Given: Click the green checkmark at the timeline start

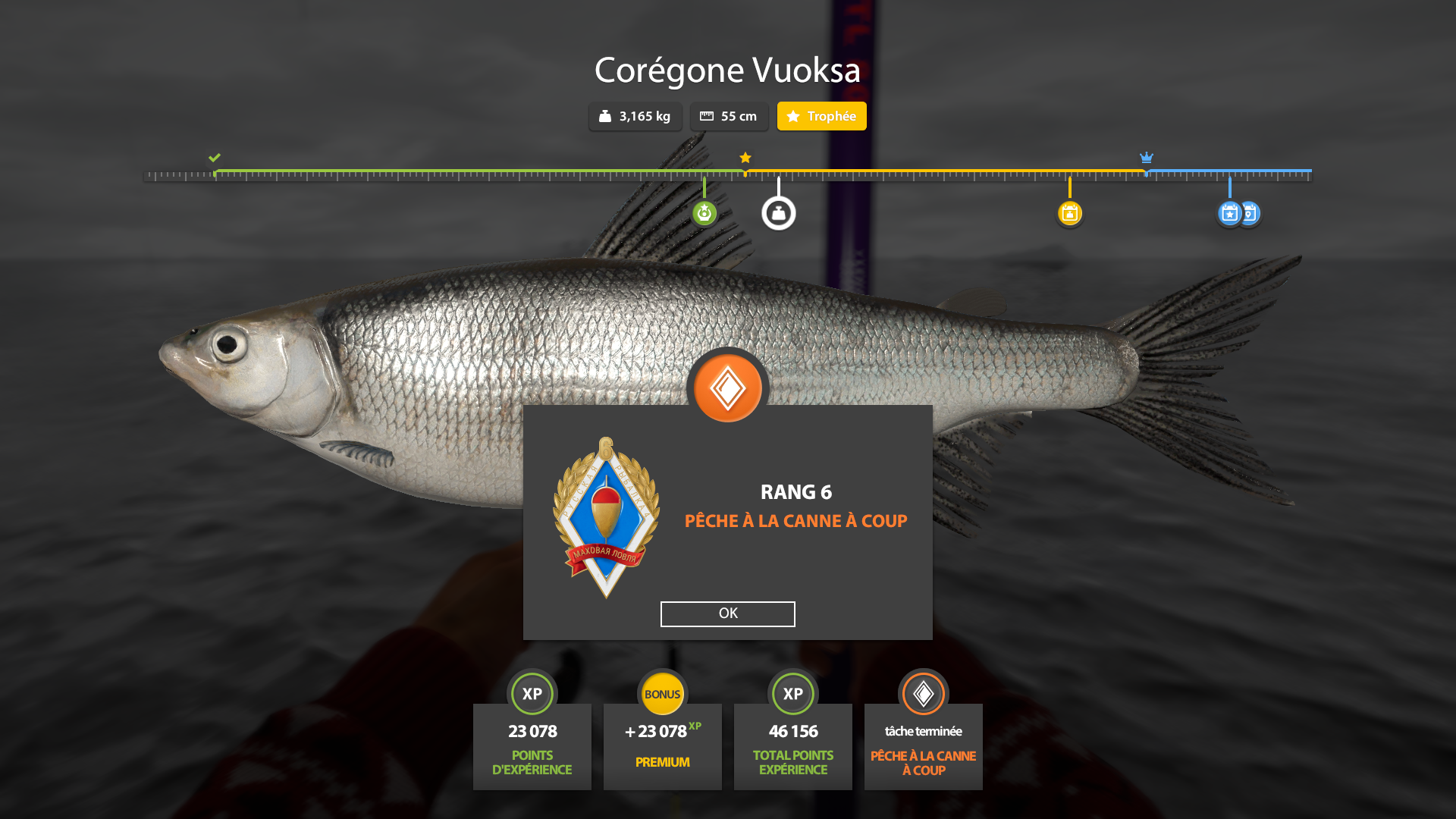Looking at the screenshot, I should [x=214, y=158].
